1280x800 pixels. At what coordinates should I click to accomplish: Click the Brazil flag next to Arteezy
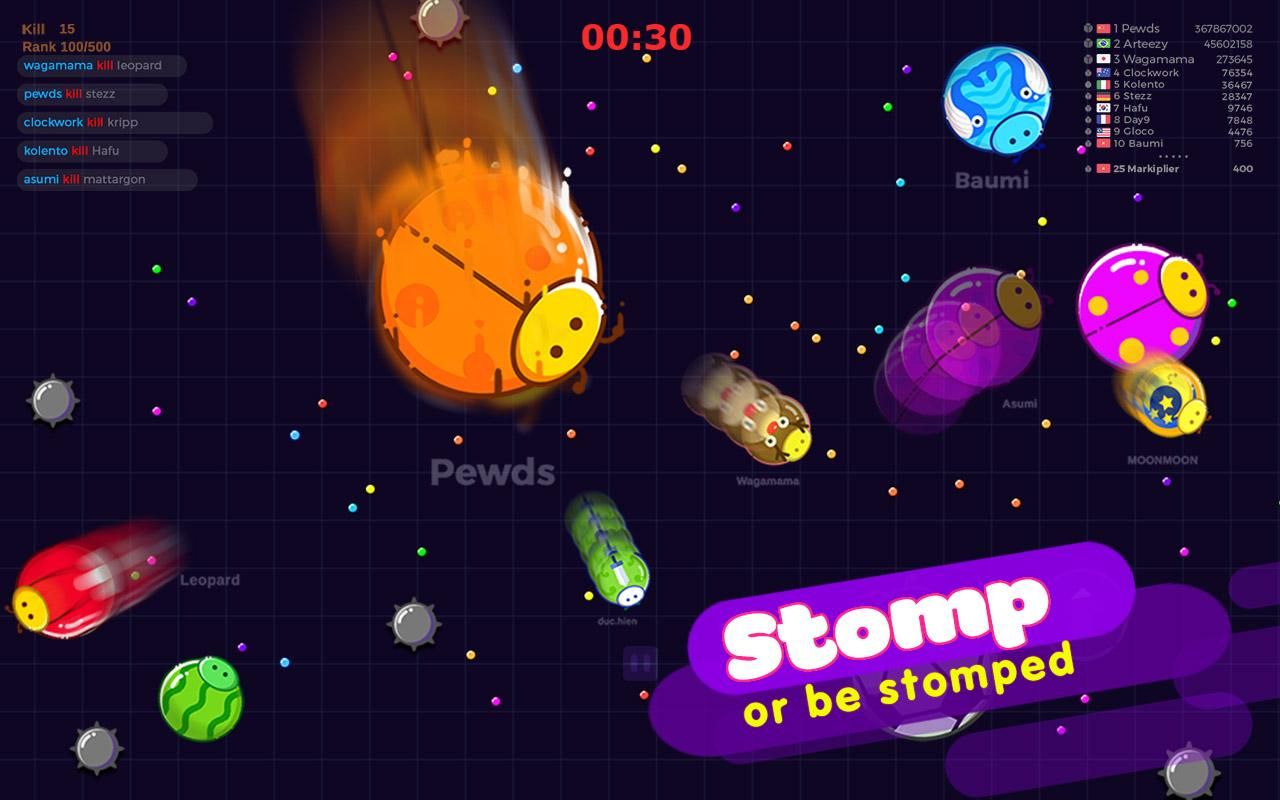point(1104,44)
